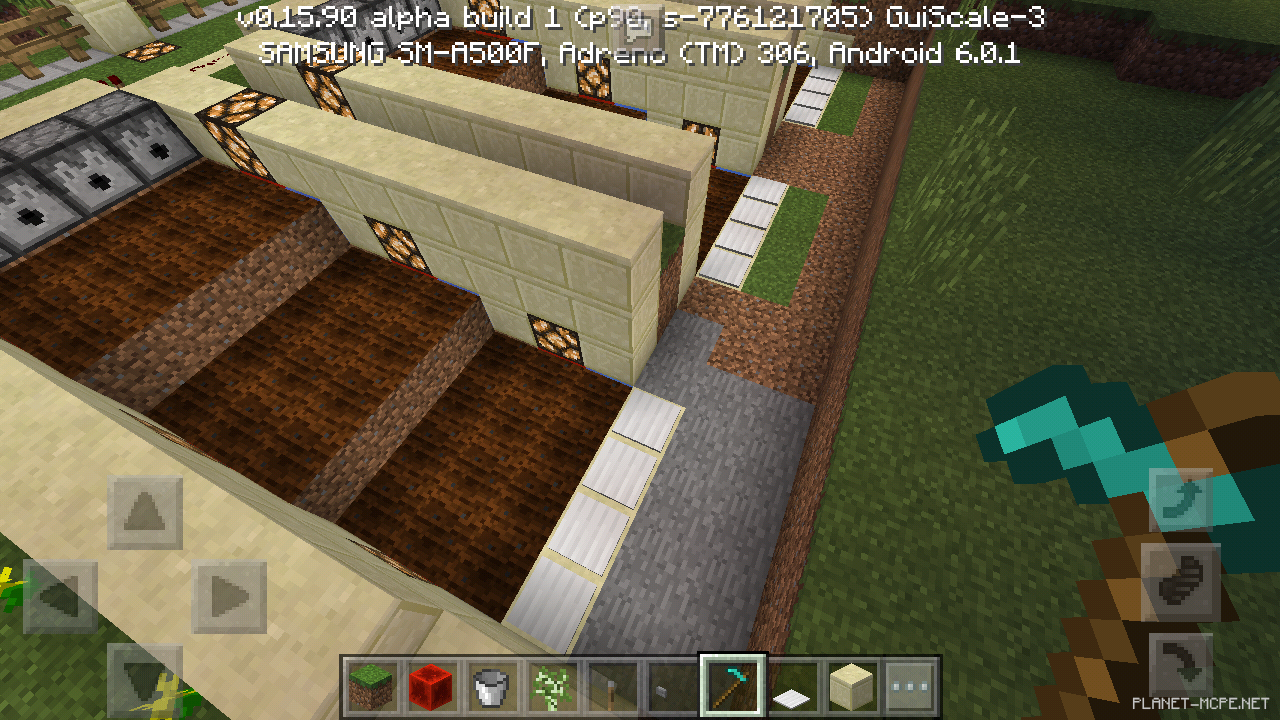1280x720 pixels.
Task: Toggle sneak via the D-pad center
Action: tap(145, 593)
